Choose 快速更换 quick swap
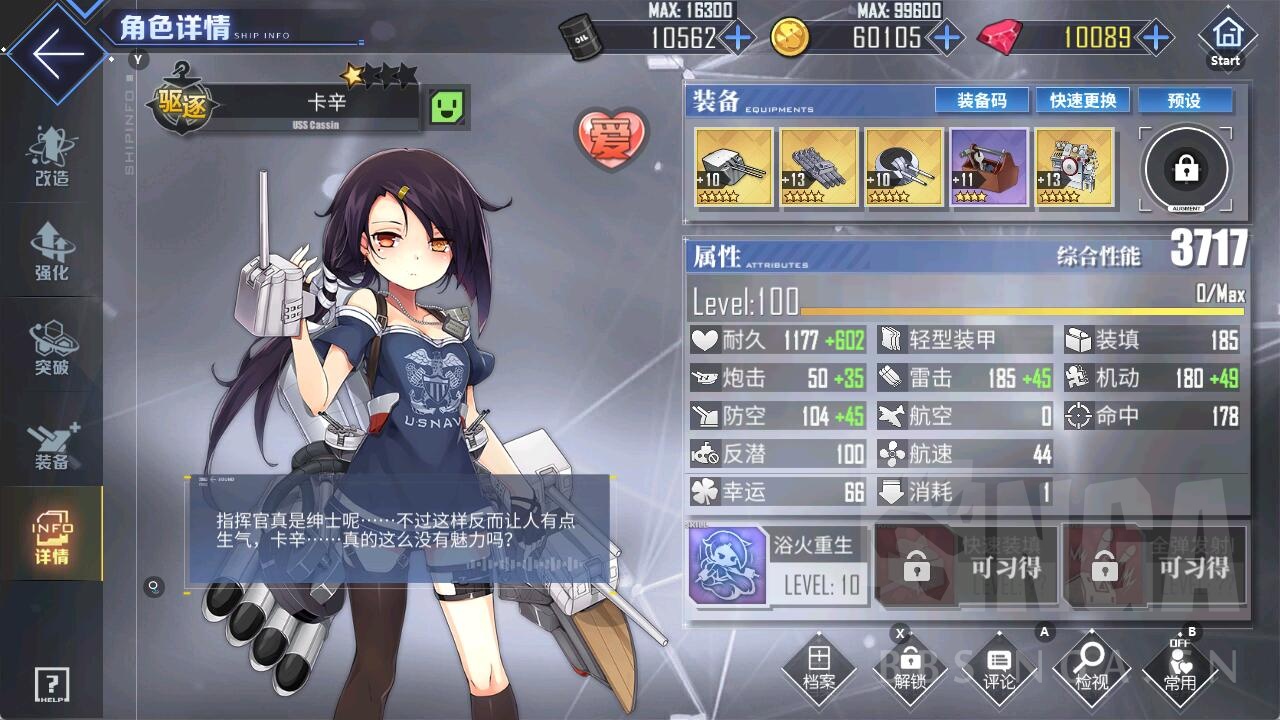This screenshot has width=1280, height=720. 1082,101
